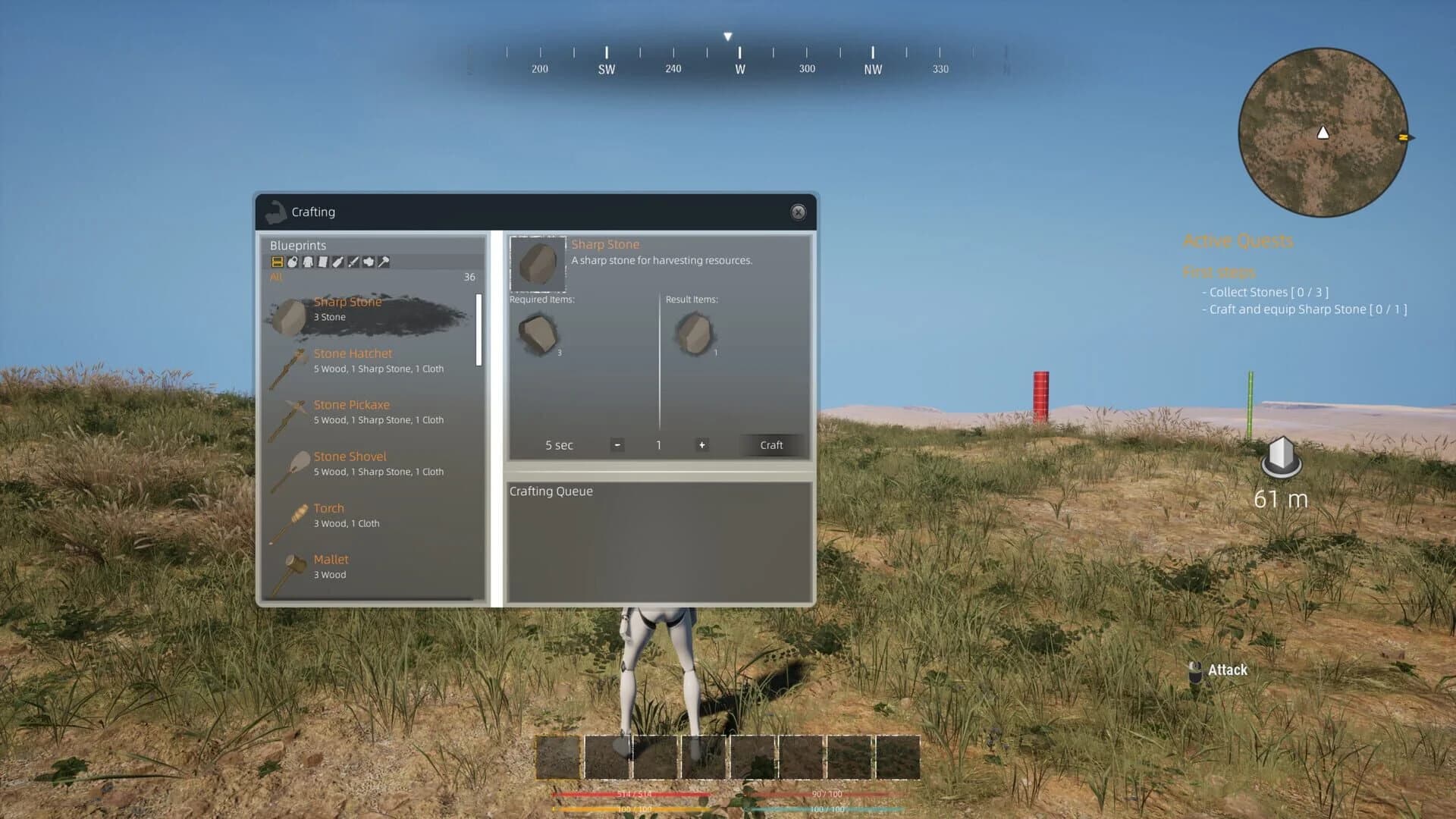Select the hammer tools filter icon
Viewport: 1456px width, 819px height.
384,262
